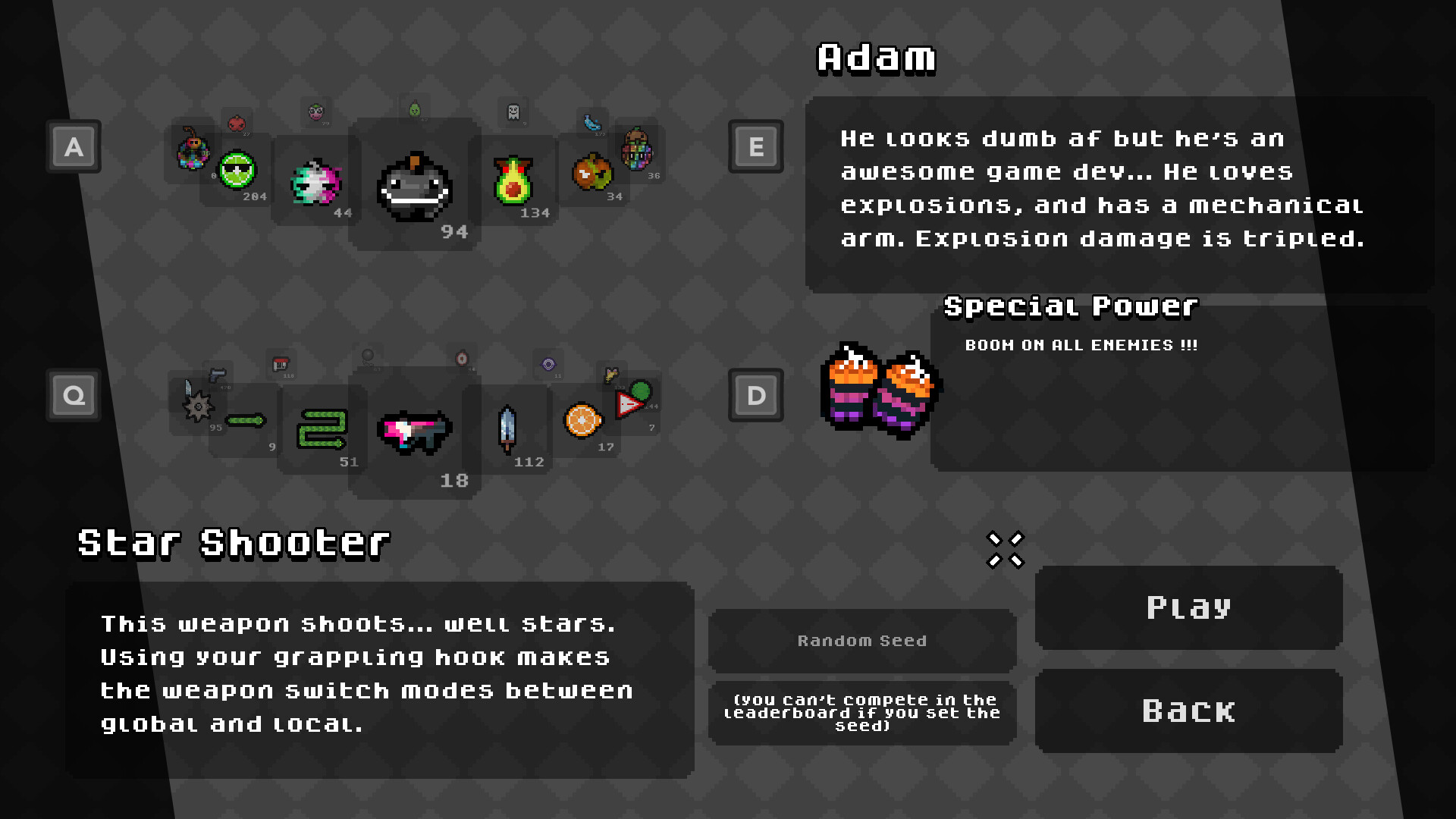Click the Play button

pyautogui.click(x=1188, y=607)
